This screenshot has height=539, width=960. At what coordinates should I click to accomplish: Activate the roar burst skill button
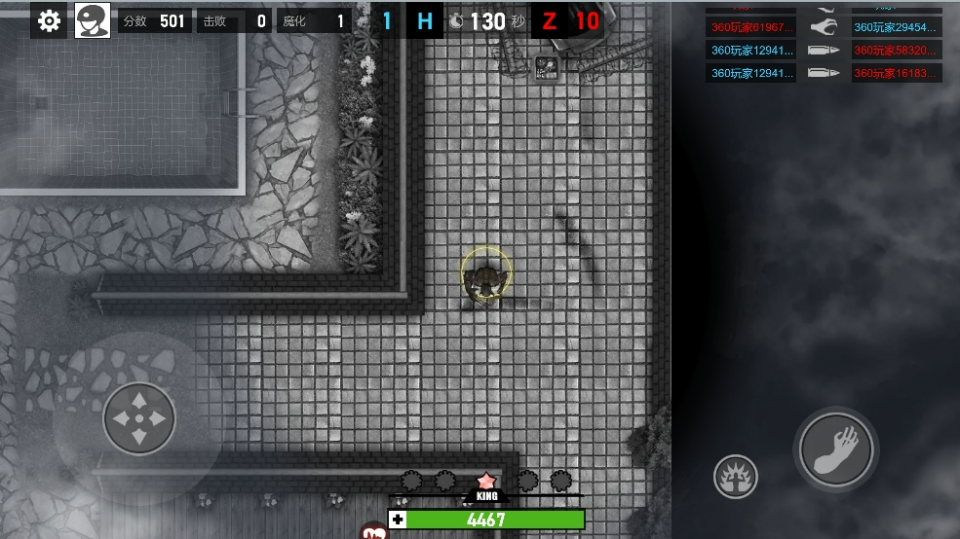[x=735, y=476]
